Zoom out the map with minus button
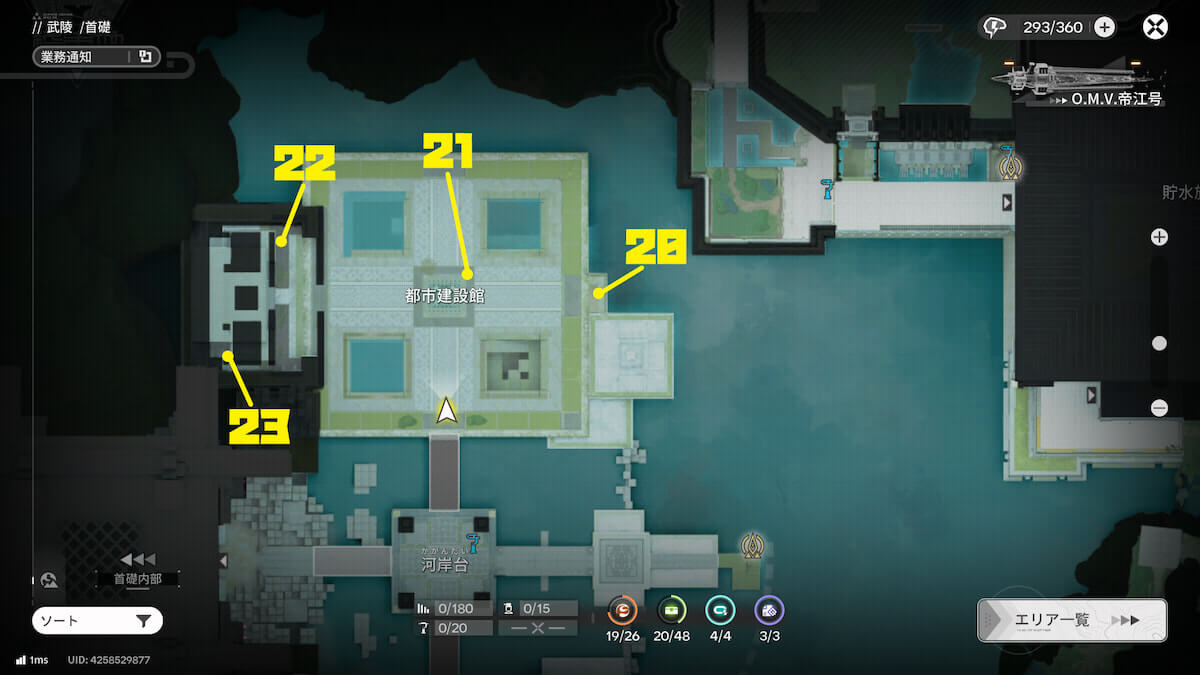The width and height of the screenshot is (1200, 675). click(1159, 408)
